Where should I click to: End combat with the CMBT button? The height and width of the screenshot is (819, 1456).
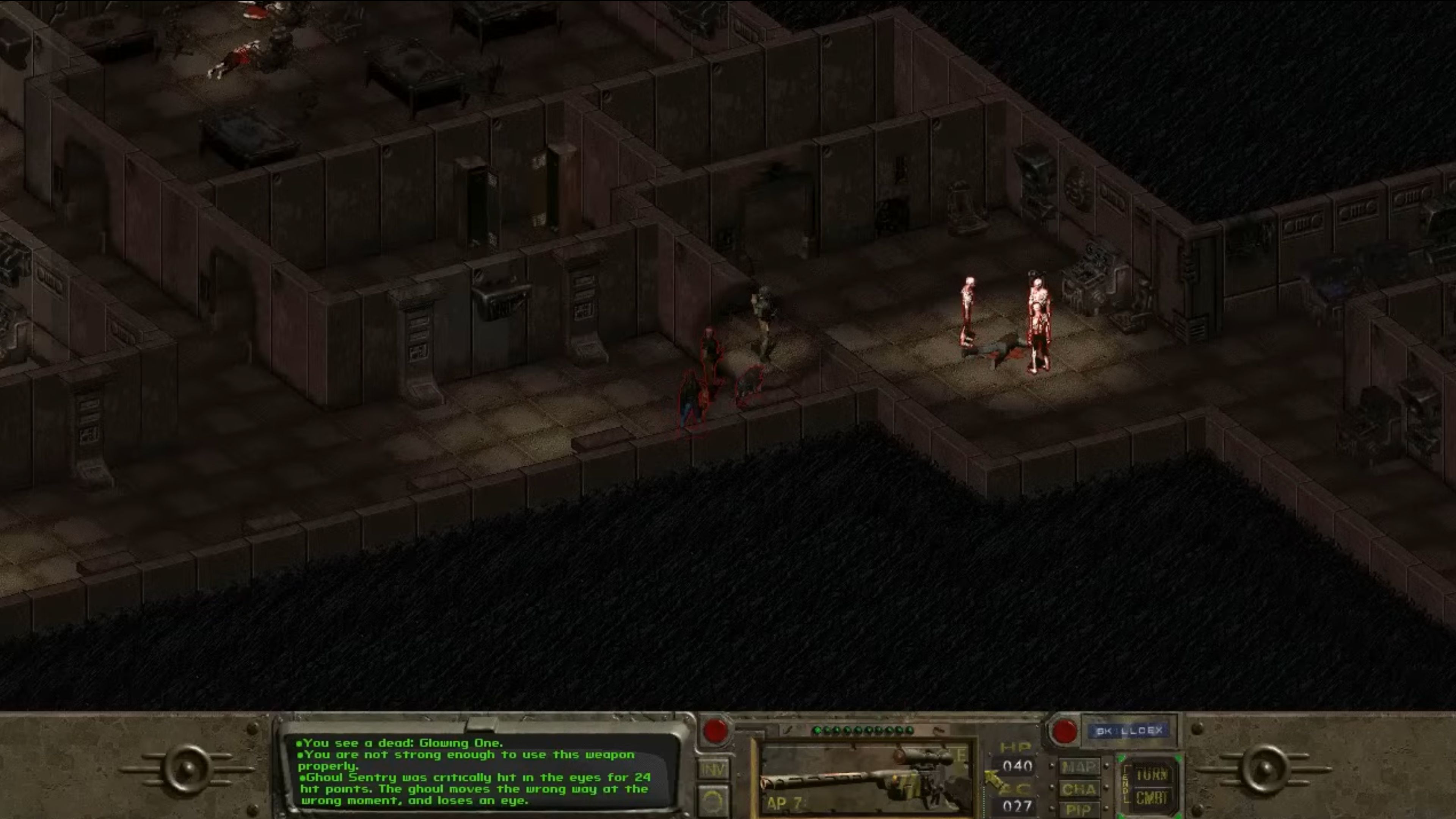[1152, 799]
